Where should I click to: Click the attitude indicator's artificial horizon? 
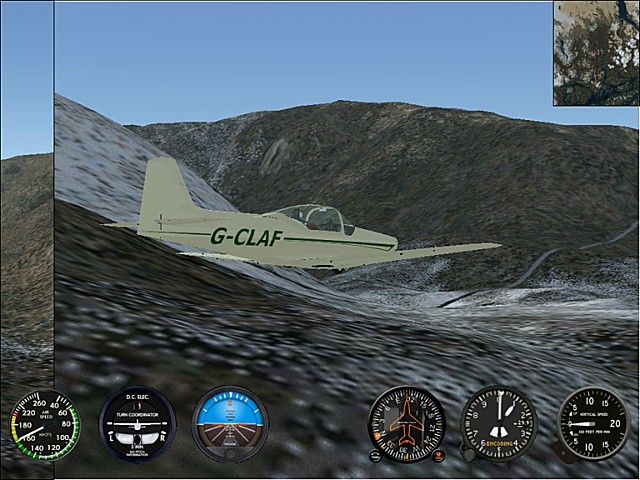click(230, 422)
